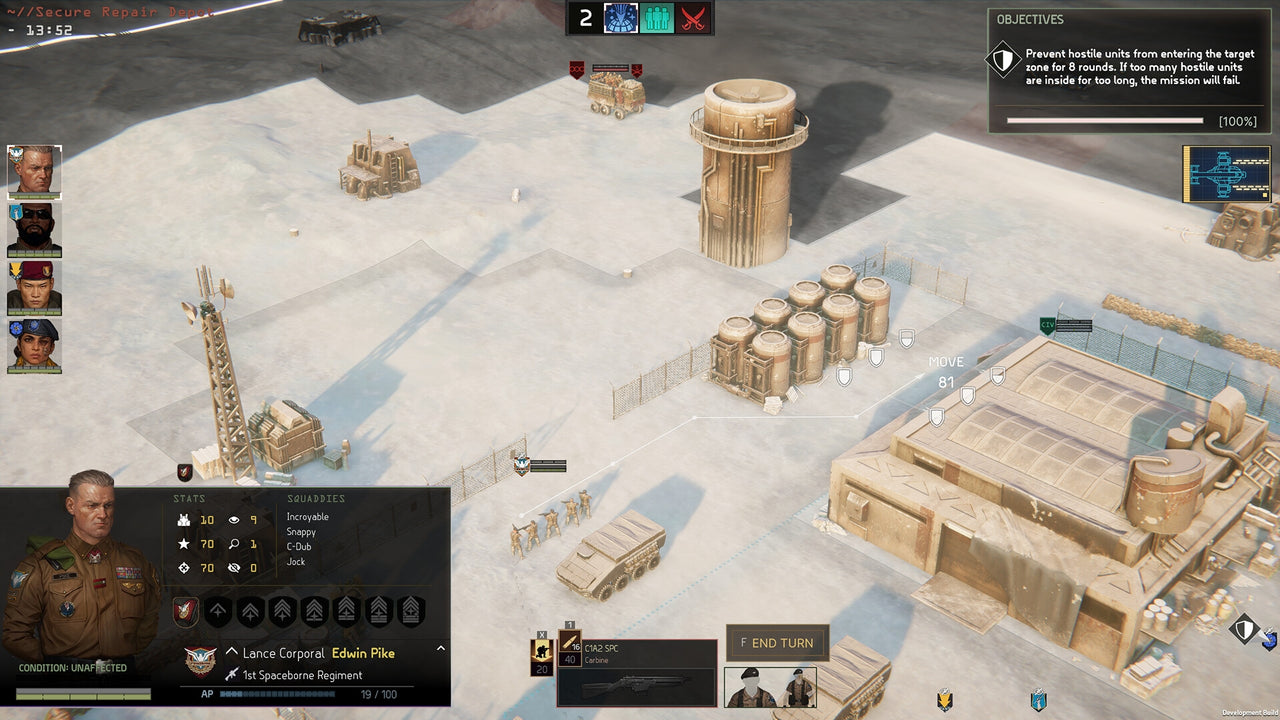Click the teal squad members icon
The width and height of the screenshot is (1280, 720).
[656, 17]
